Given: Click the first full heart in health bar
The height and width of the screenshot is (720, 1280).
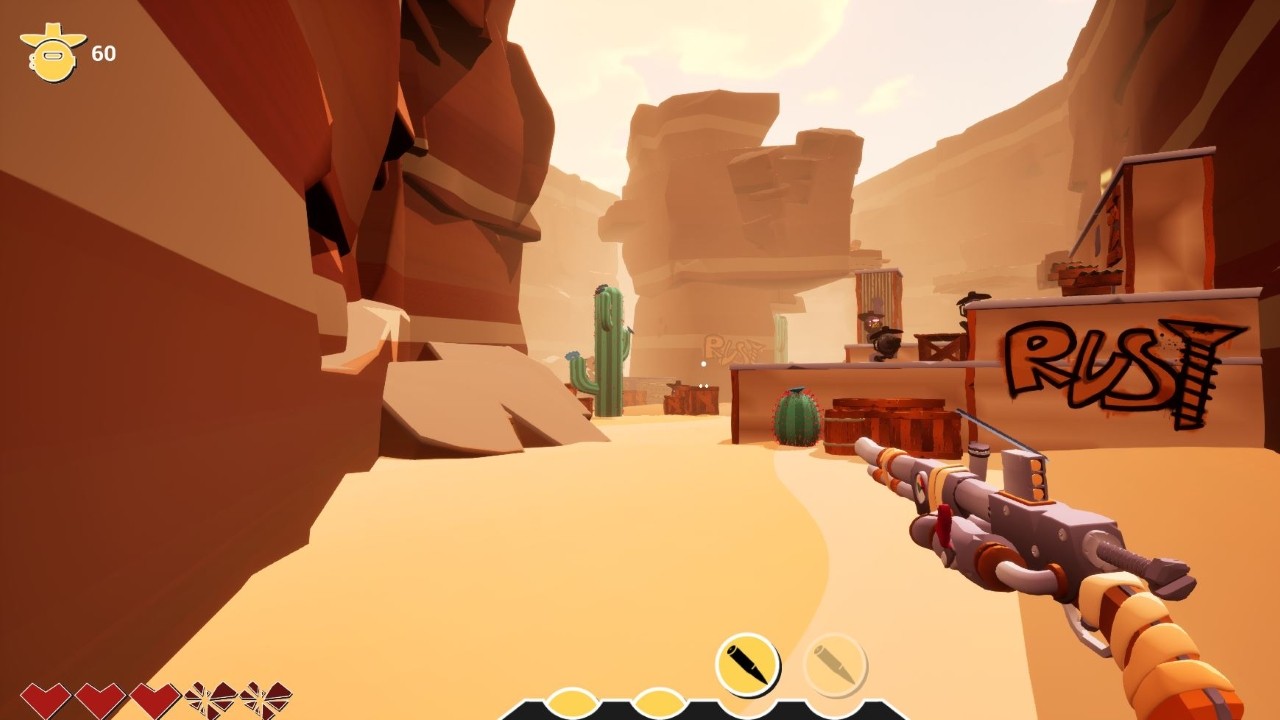Looking at the screenshot, I should click(x=45, y=700).
